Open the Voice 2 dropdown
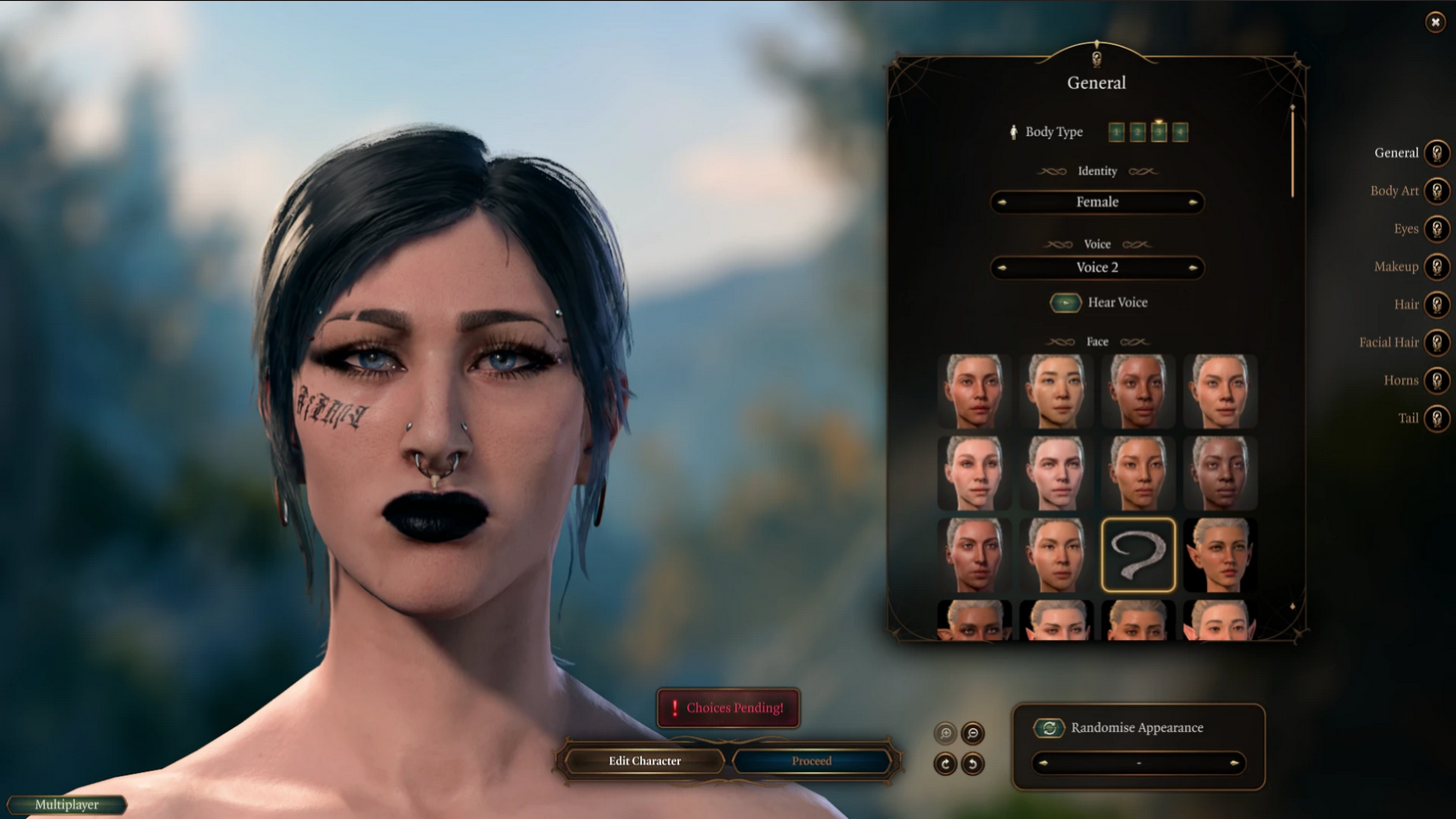 [x=1096, y=267]
